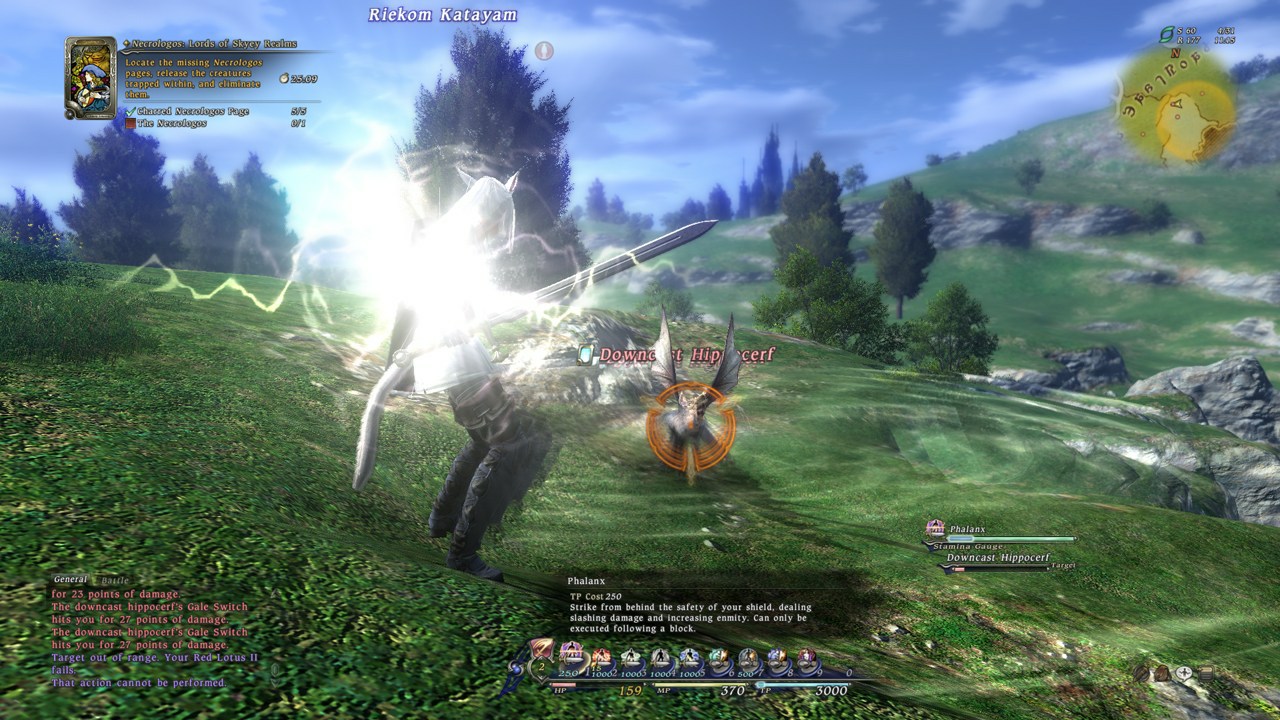The height and width of the screenshot is (720, 1280).
Task: Click the quest artwork thumbnail in the journal
Action: 90,78
